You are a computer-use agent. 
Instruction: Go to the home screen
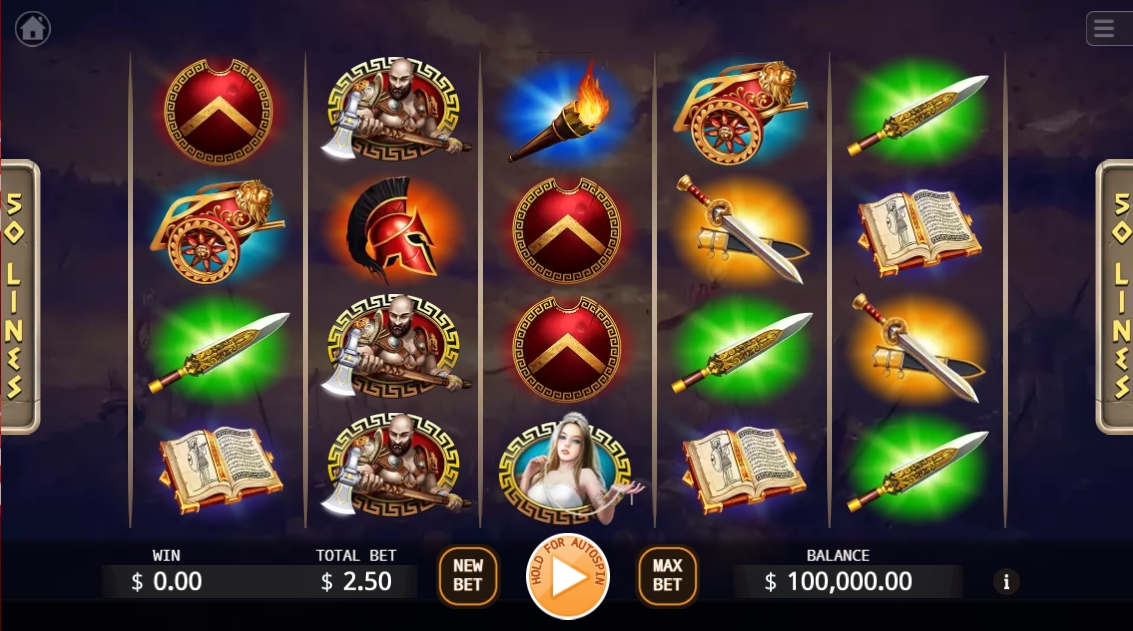click(33, 28)
